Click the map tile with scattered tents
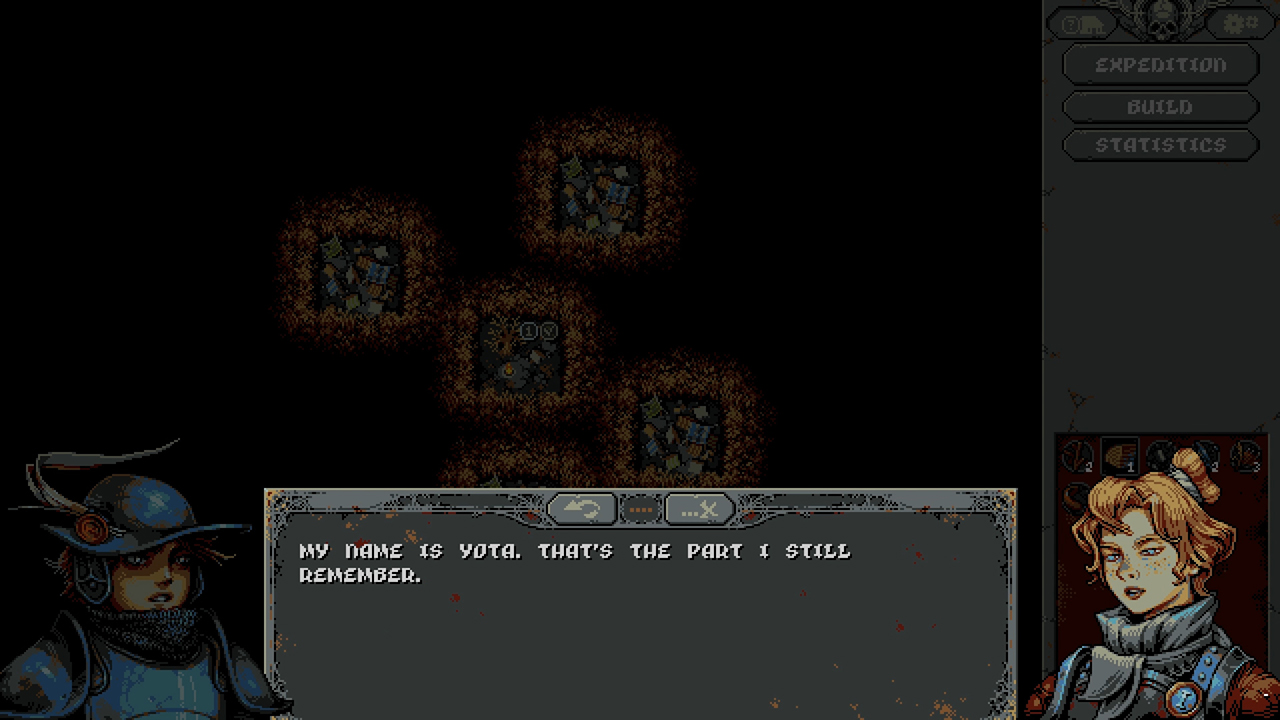The width and height of the screenshot is (1280, 720). click(x=597, y=195)
